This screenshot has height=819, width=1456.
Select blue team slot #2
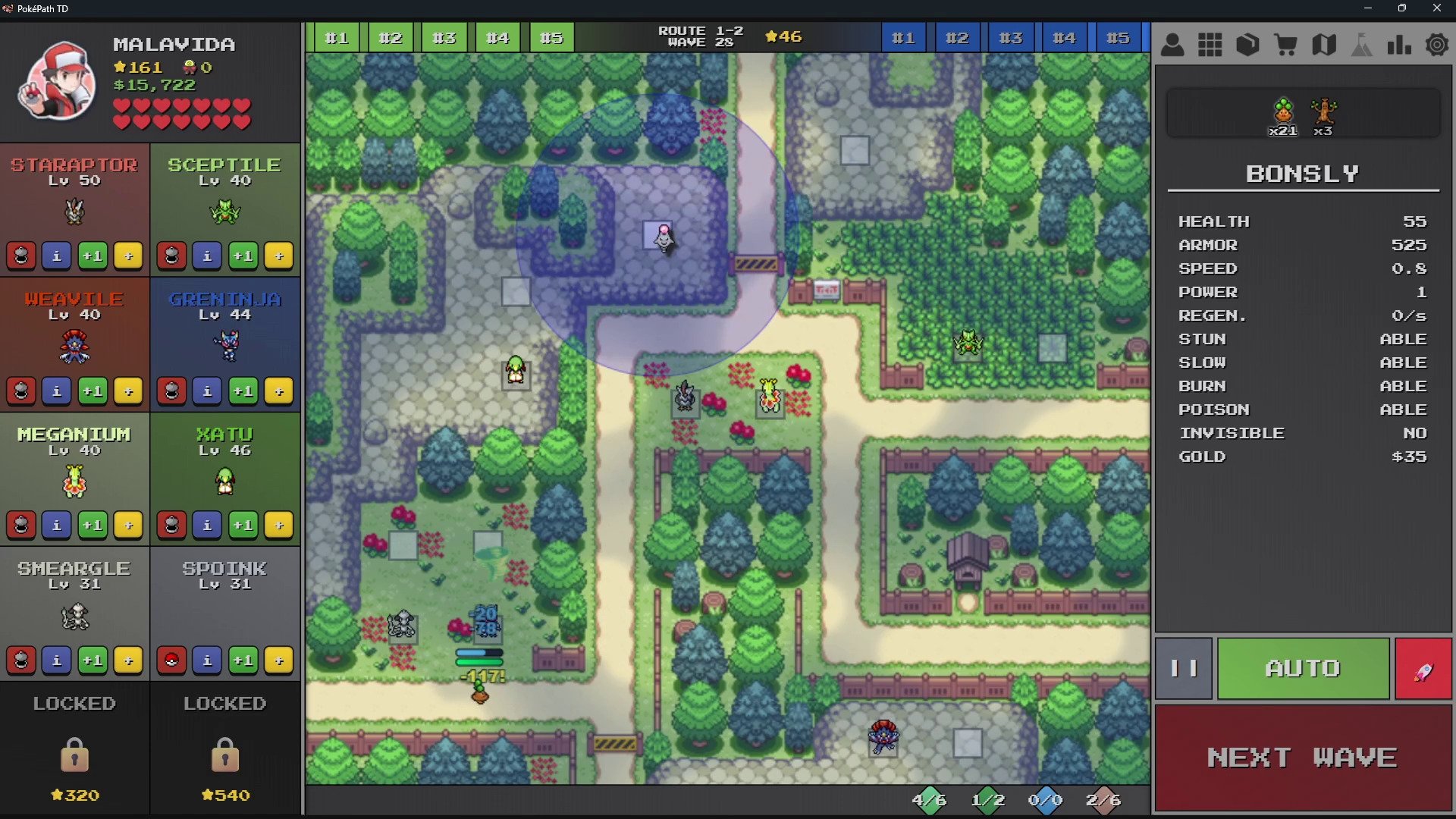(x=956, y=38)
